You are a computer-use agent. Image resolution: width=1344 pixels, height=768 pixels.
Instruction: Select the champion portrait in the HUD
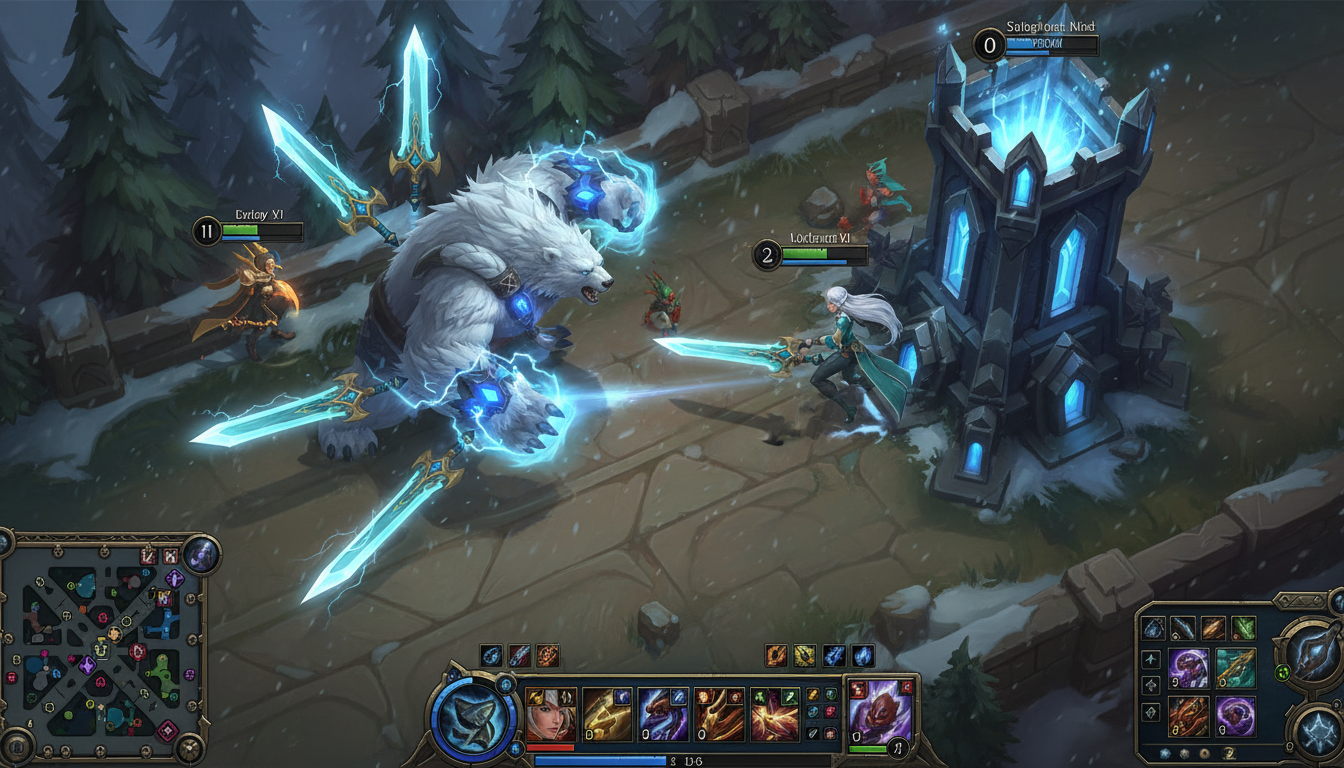point(548,713)
